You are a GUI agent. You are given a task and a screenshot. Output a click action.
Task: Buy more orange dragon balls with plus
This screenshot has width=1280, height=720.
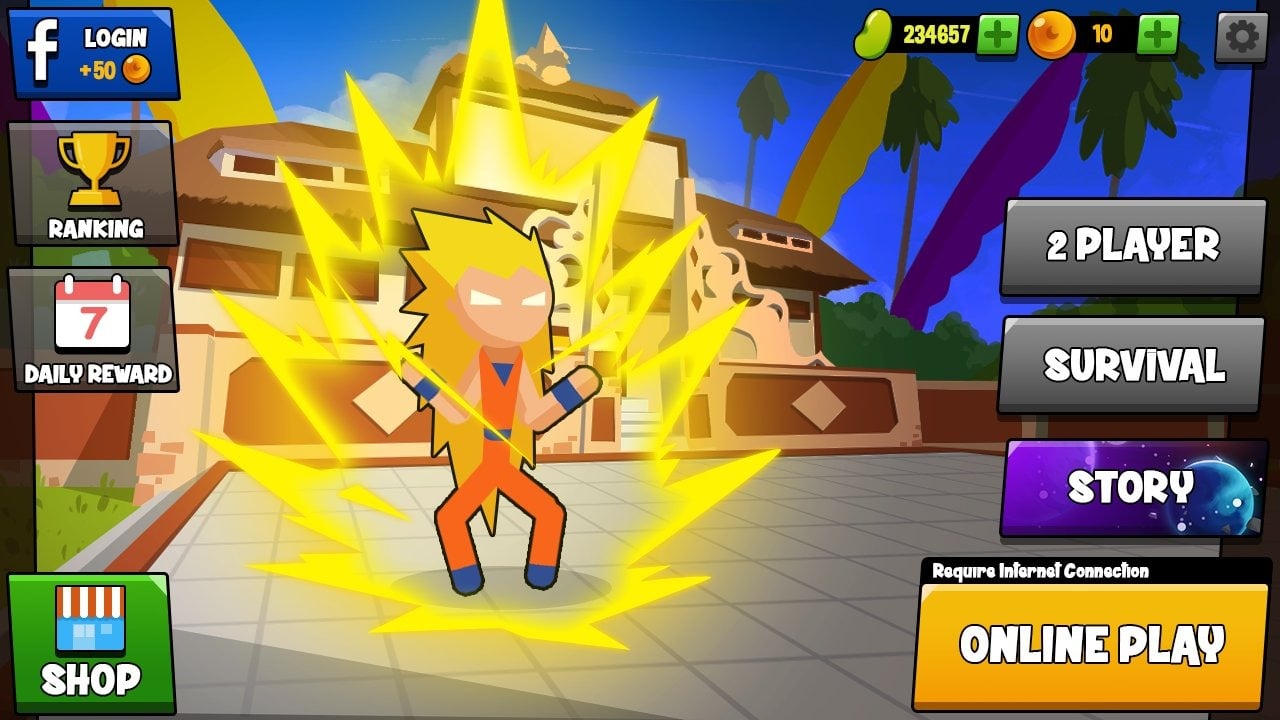(1158, 35)
